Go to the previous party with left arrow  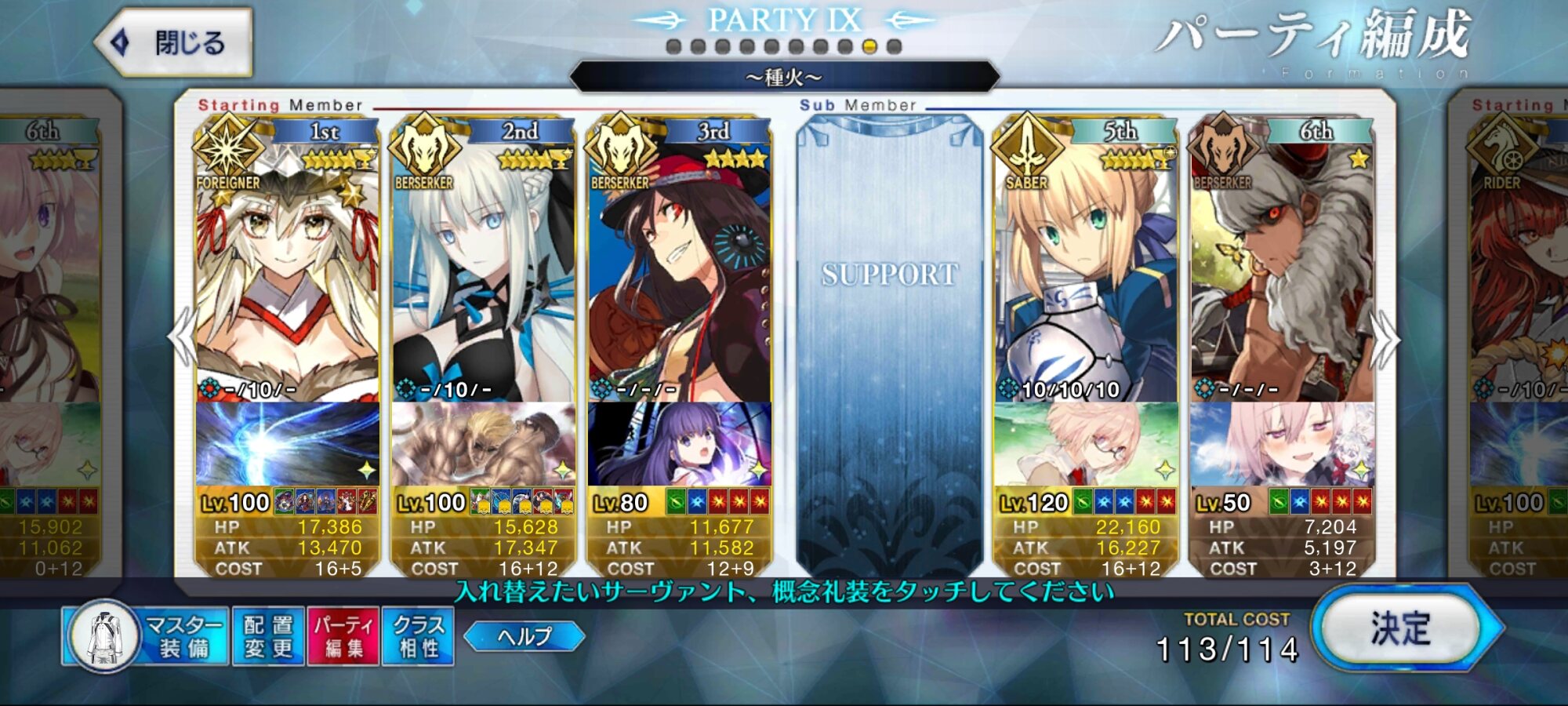182,337
